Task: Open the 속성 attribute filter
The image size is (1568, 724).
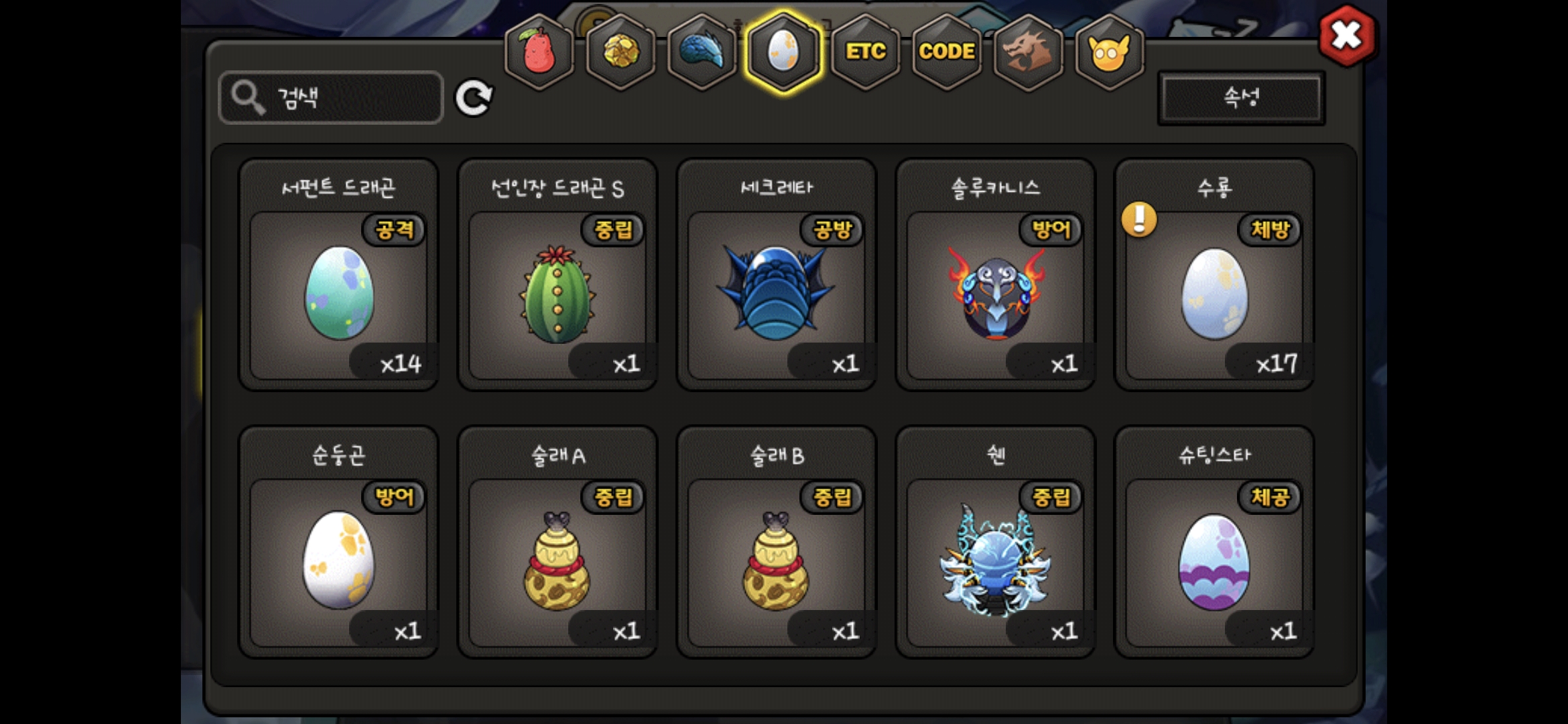Action: pos(1241,98)
